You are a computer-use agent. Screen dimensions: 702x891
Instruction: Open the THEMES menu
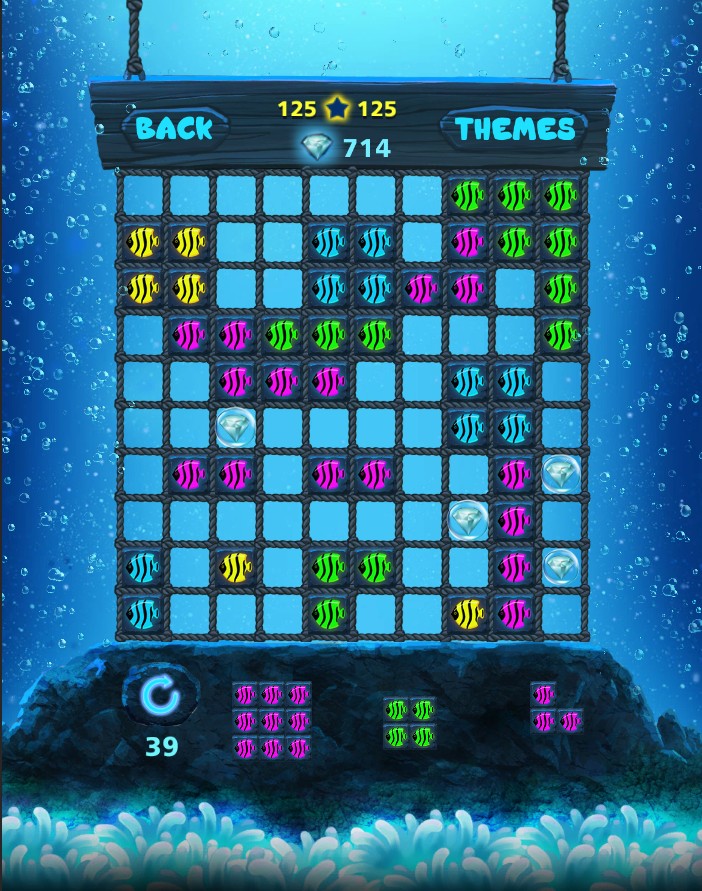click(515, 128)
